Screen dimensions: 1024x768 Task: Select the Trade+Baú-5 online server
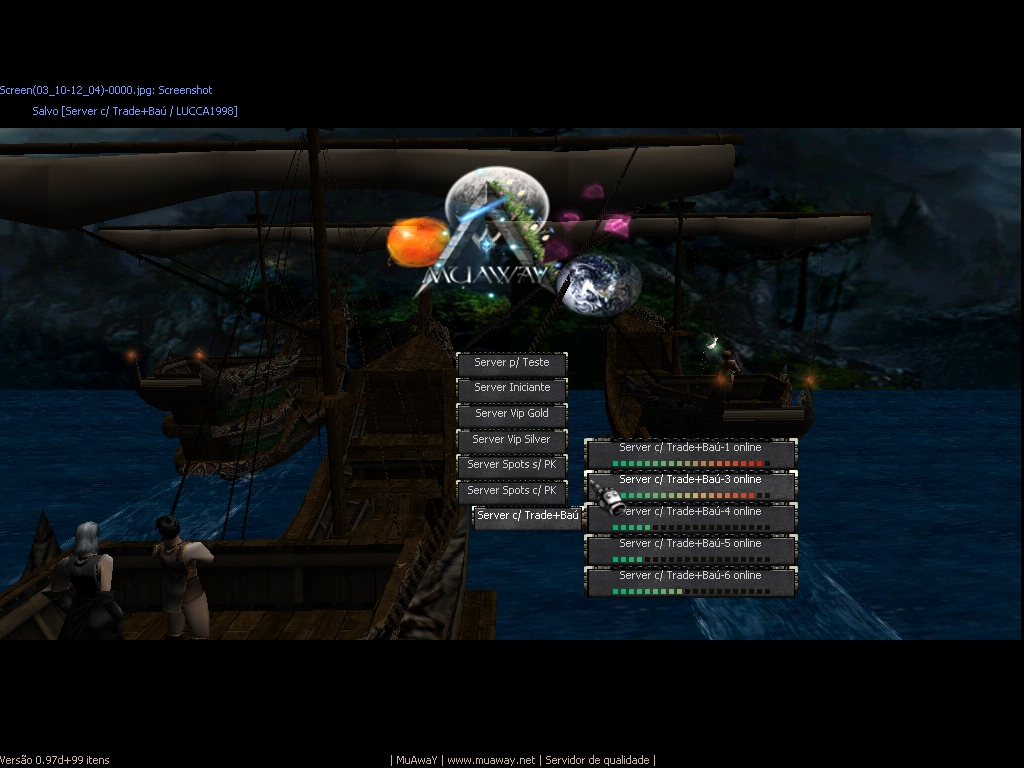(691, 549)
